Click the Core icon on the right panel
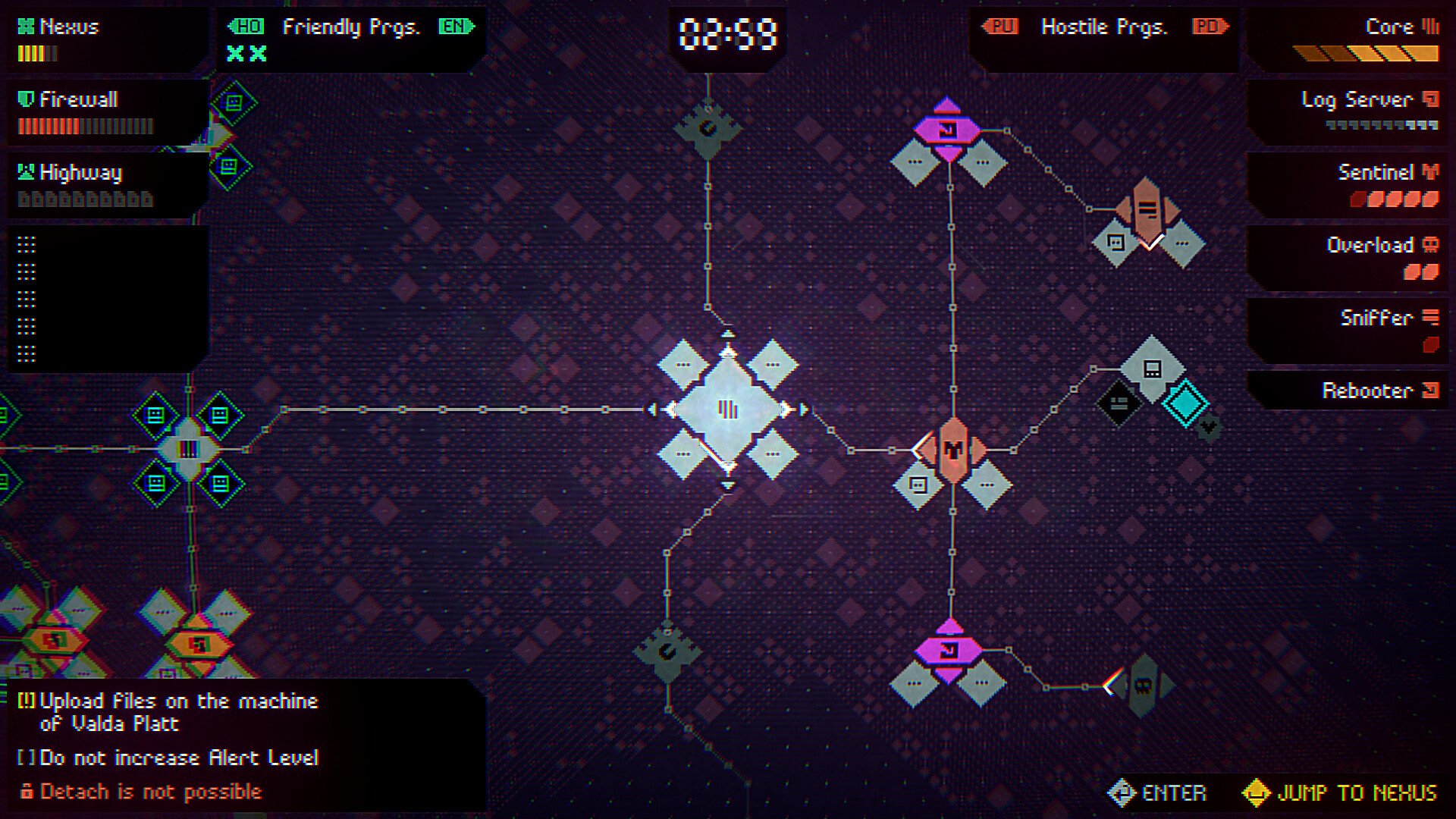1456x819 pixels. click(1432, 27)
